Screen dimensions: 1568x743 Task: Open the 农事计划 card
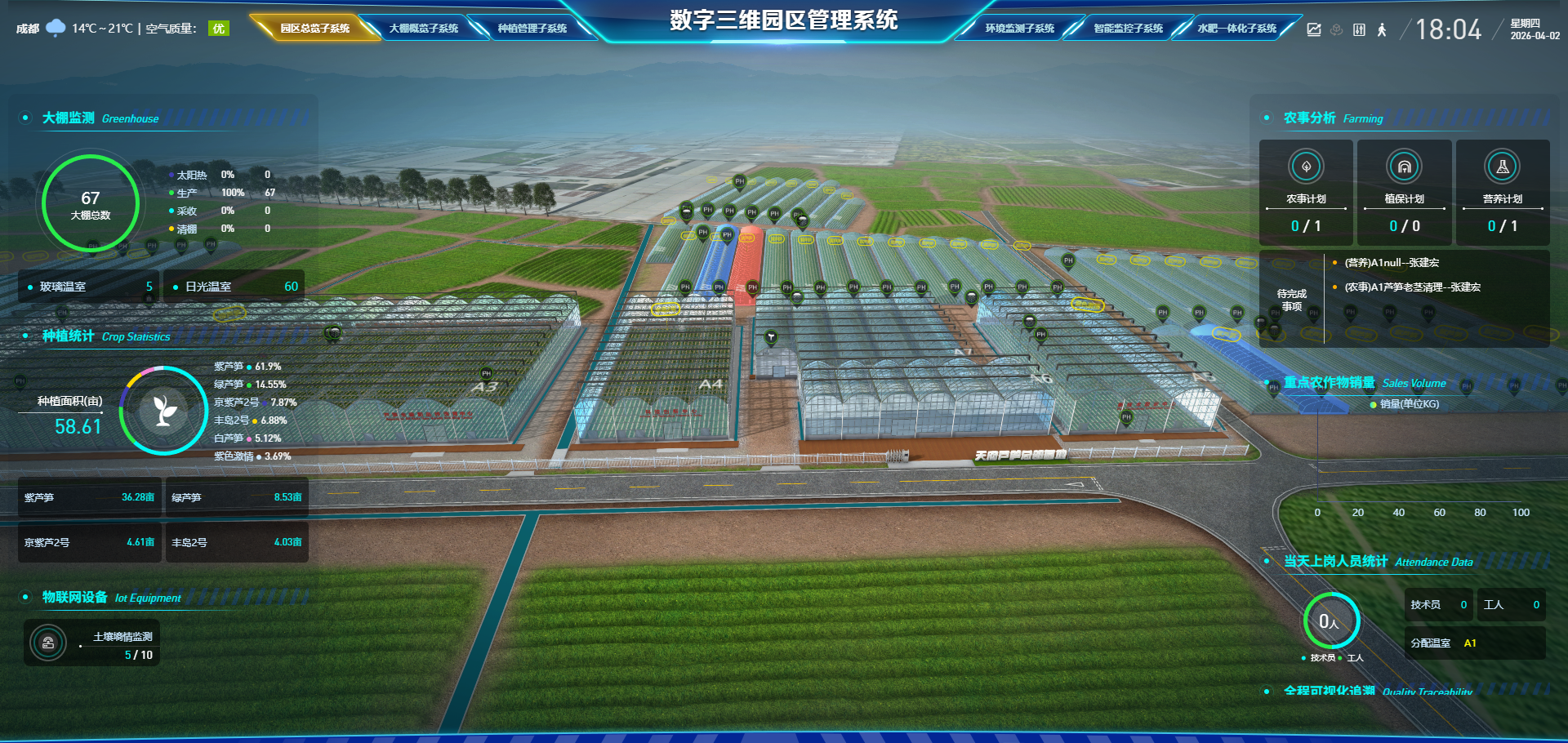[1306, 193]
